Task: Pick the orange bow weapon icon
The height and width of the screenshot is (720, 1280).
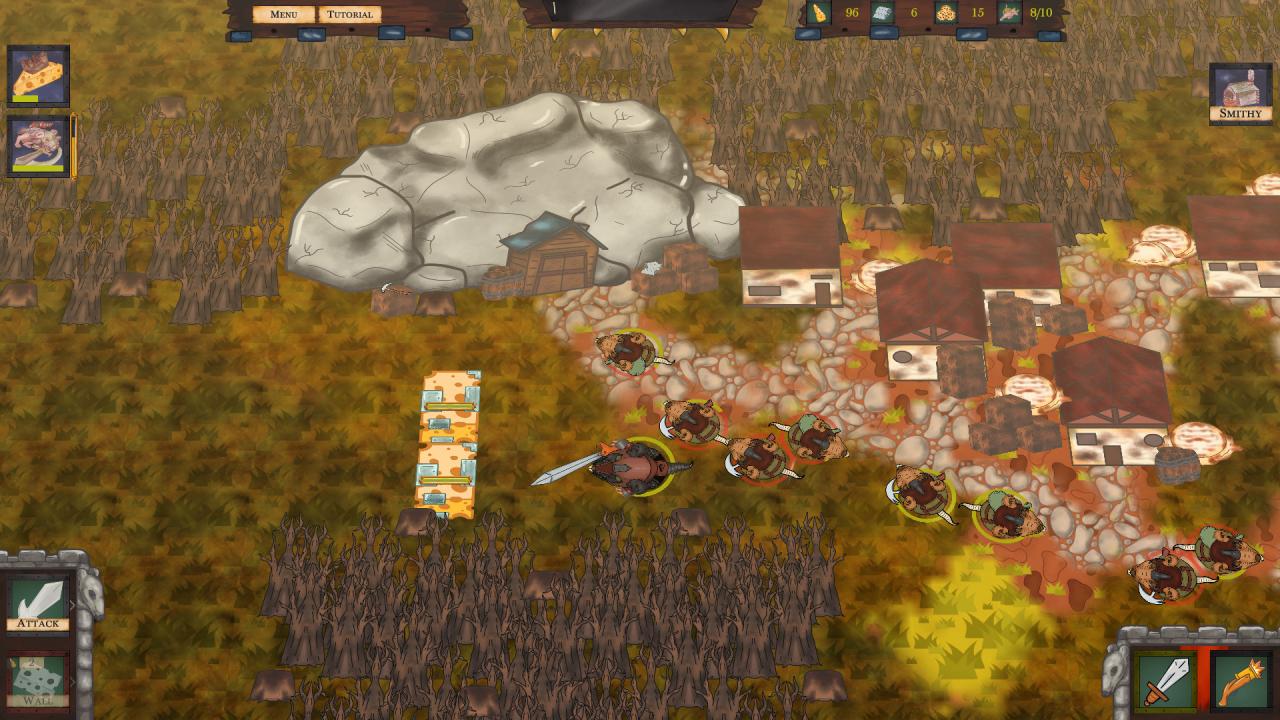Action: pyautogui.click(x=1241, y=680)
